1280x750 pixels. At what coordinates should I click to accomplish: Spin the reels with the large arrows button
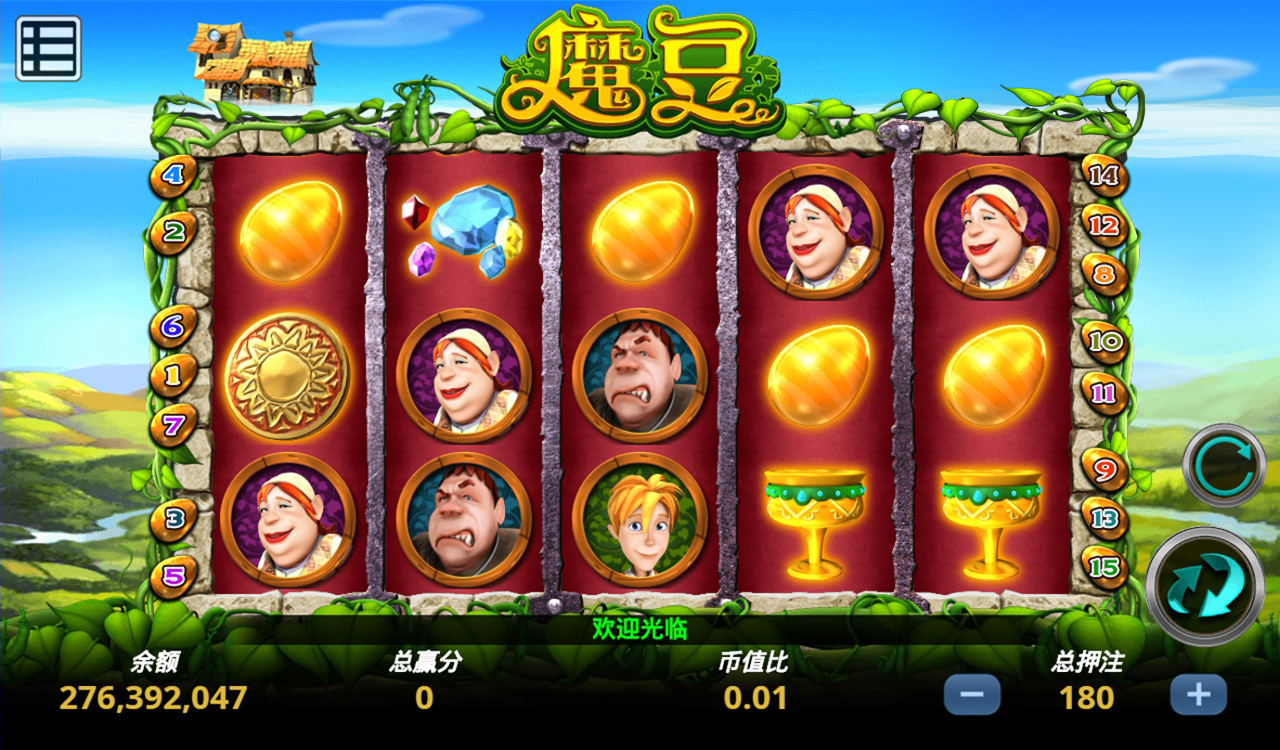(x=1205, y=588)
